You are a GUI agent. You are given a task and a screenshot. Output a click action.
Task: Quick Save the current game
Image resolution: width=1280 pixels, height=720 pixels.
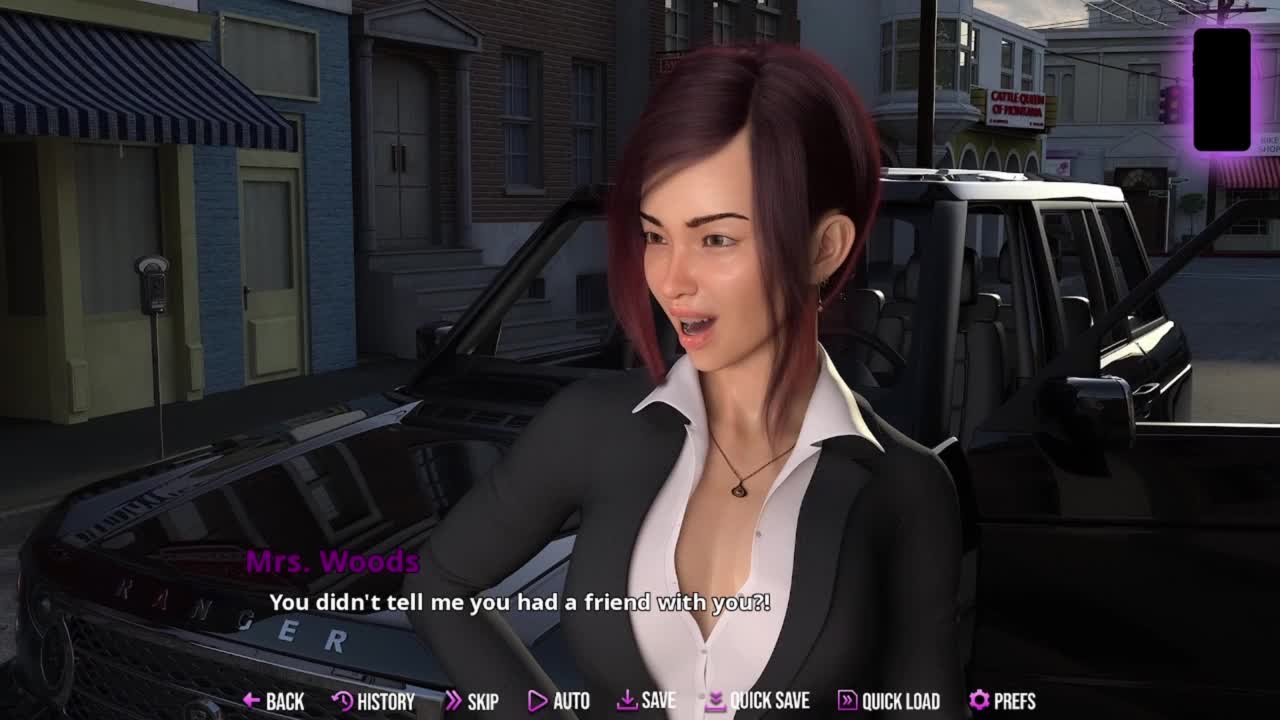click(x=757, y=701)
